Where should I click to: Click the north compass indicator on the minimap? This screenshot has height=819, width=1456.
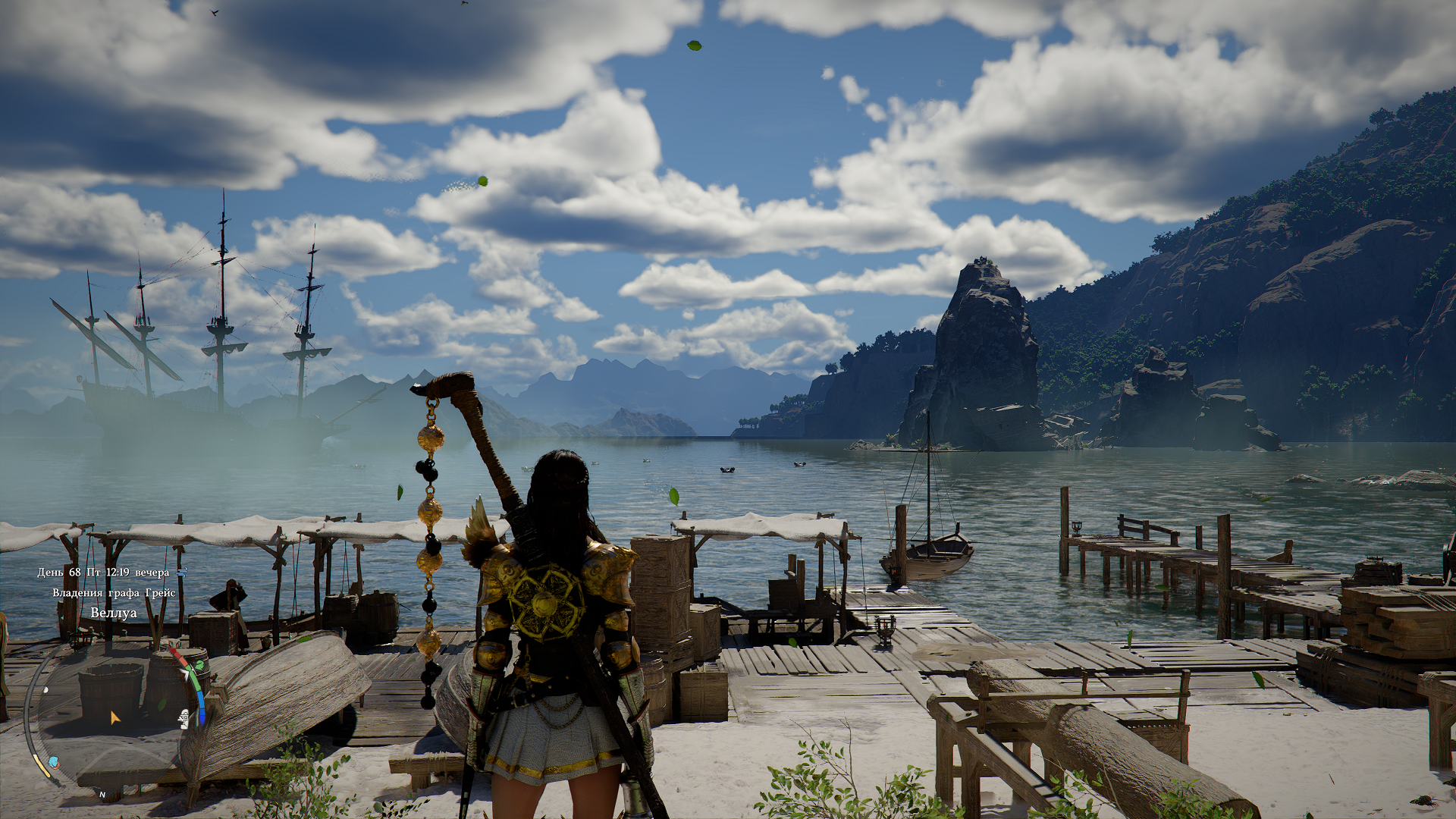[x=102, y=795]
